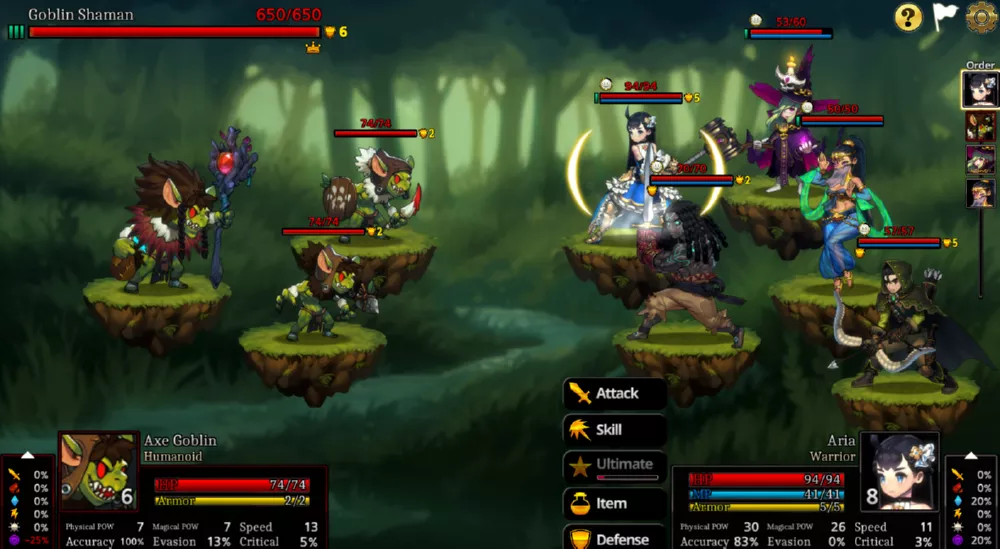Choose the Attack command
Viewport: 1000px width, 549px height.
pyautogui.click(x=614, y=394)
